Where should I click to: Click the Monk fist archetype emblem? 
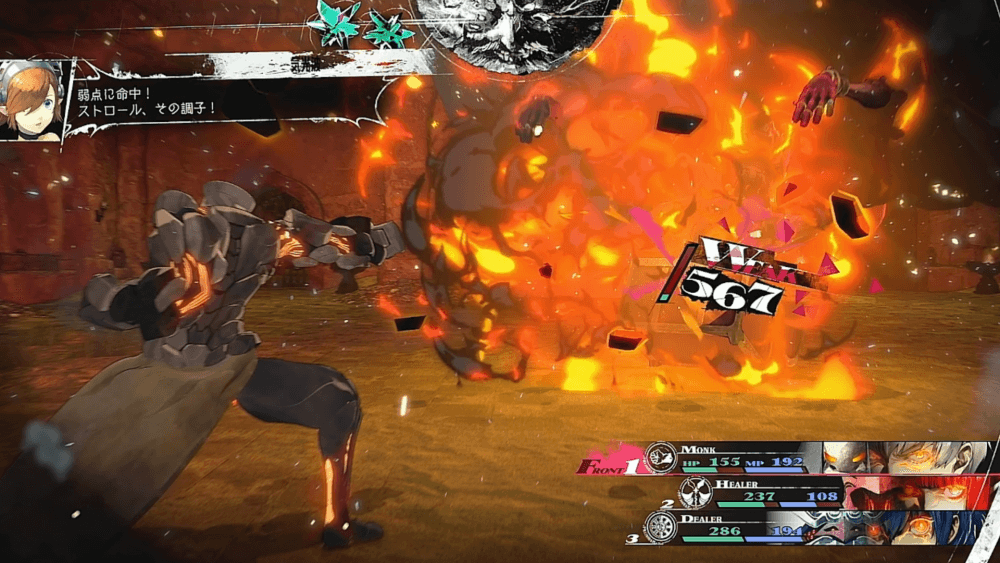pos(660,457)
